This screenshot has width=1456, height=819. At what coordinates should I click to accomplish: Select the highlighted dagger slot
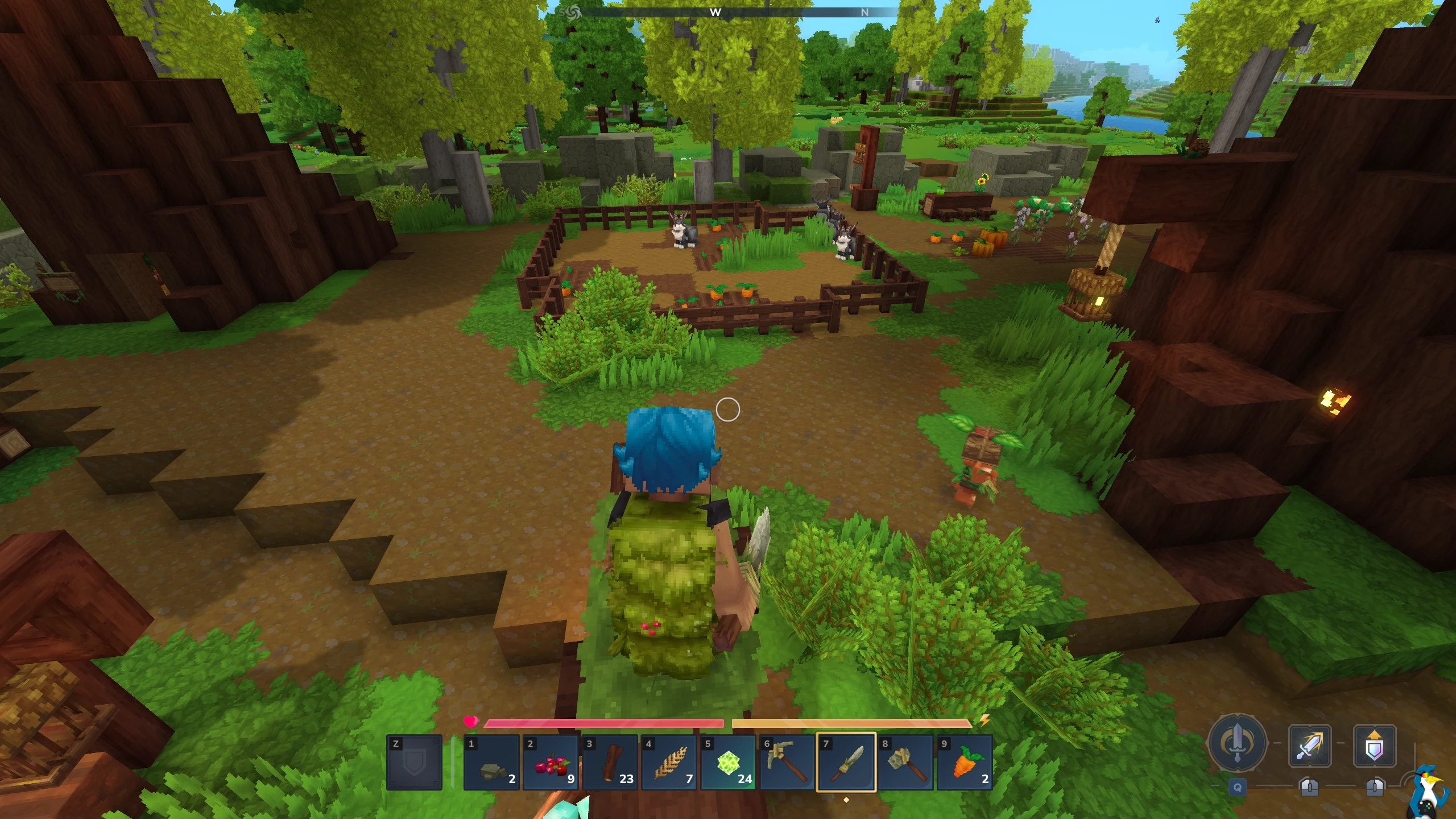(x=846, y=762)
